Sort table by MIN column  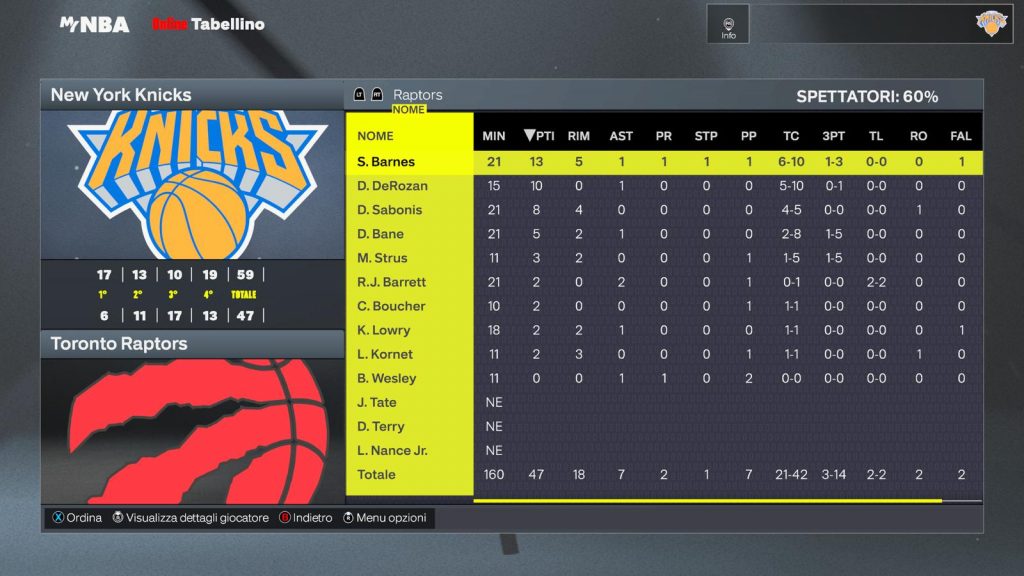point(494,136)
